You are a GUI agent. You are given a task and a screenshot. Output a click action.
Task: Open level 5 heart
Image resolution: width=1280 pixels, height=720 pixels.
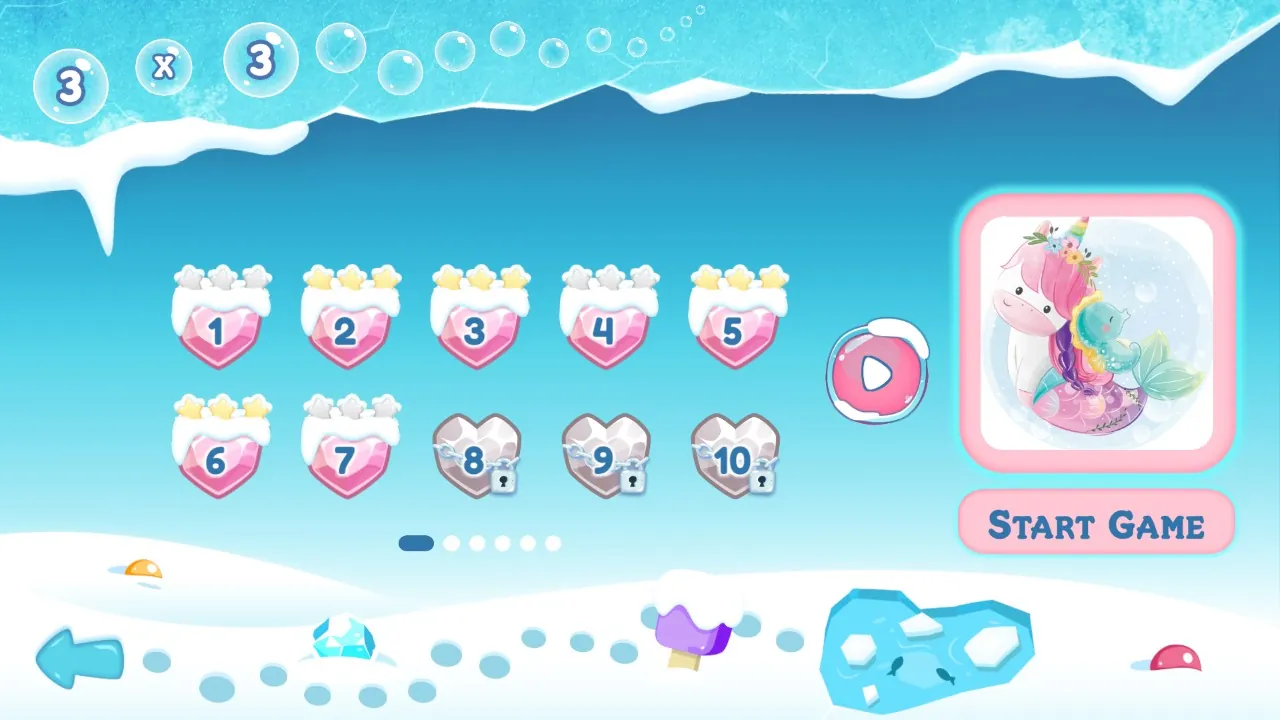click(x=734, y=330)
